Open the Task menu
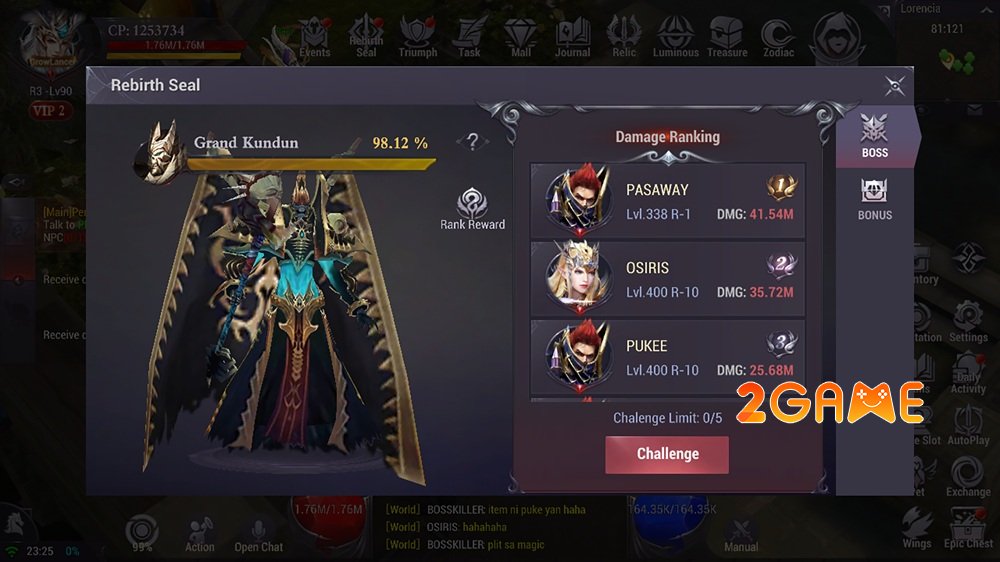1000x562 pixels. 469,37
